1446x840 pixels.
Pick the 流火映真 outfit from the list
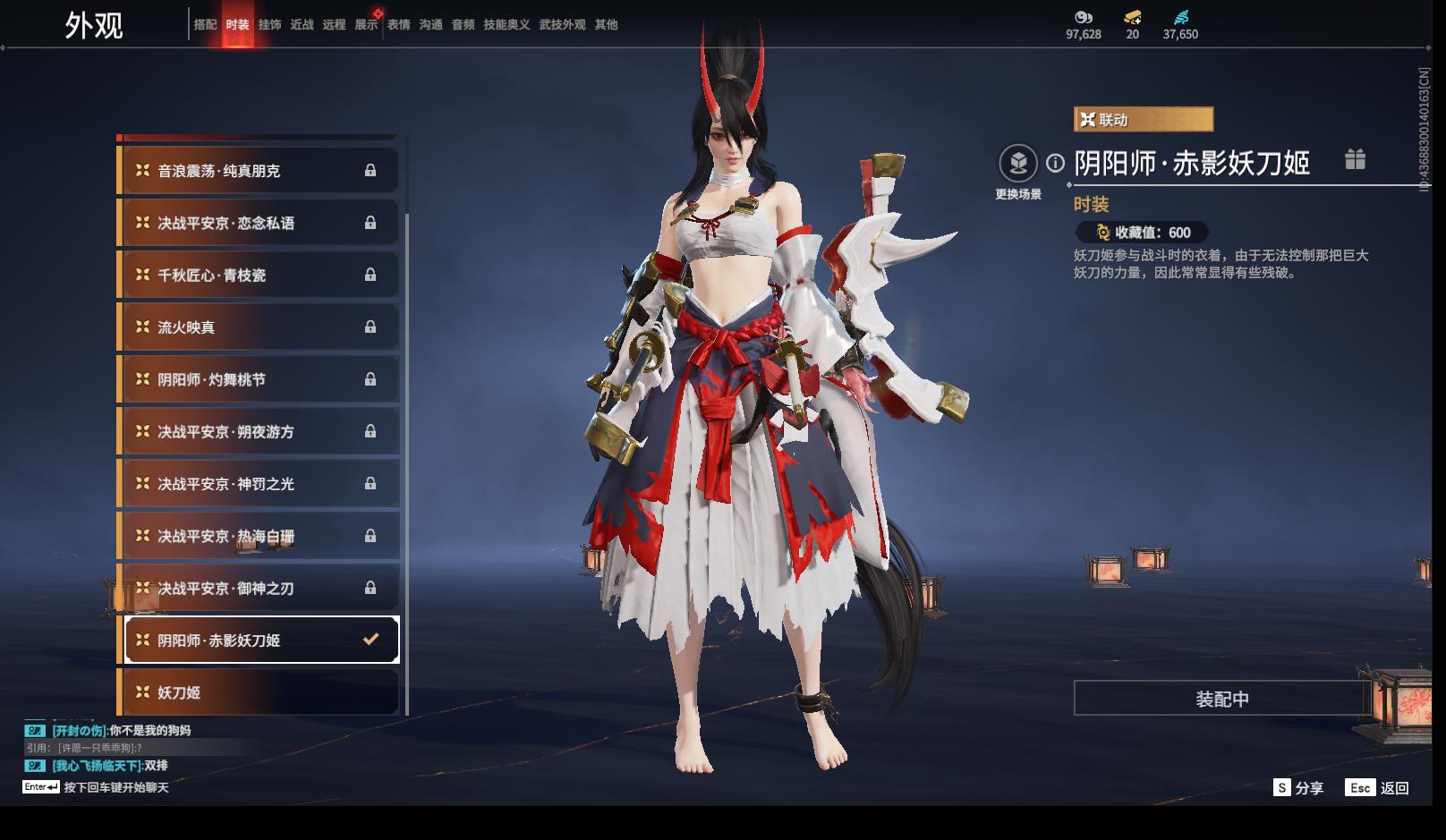[x=258, y=327]
